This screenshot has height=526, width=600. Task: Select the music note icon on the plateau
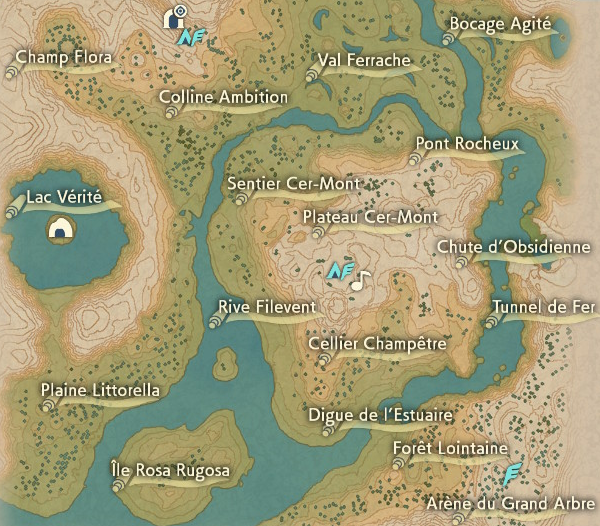coord(361,278)
